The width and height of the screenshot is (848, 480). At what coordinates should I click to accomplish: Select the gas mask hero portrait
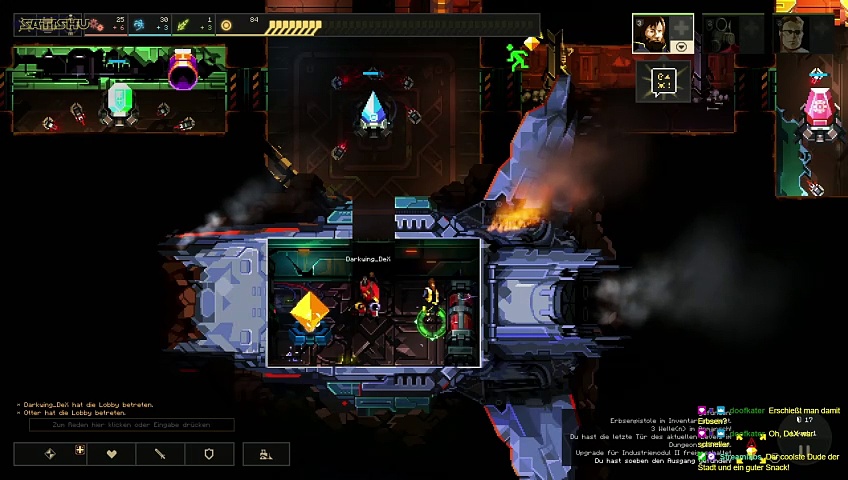[x=721, y=34]
